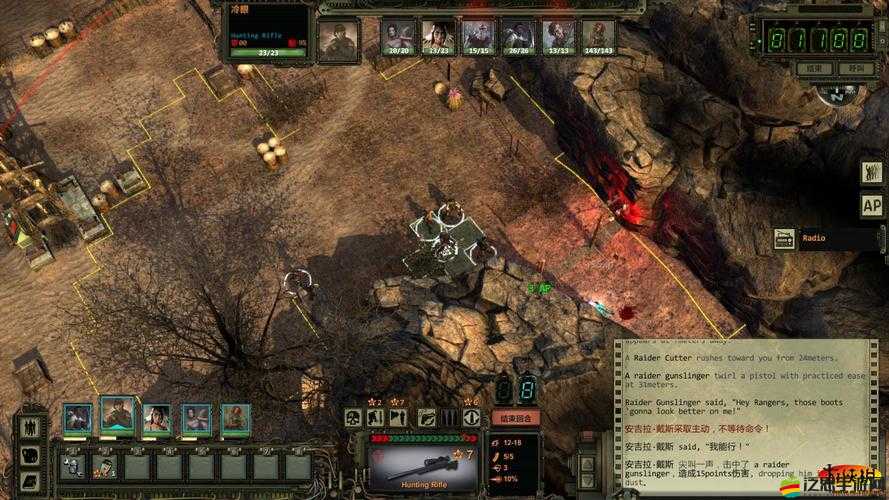Select the turn order portrait with 26/26 health
The image size is (889, 500).
[x=518, y=36]
